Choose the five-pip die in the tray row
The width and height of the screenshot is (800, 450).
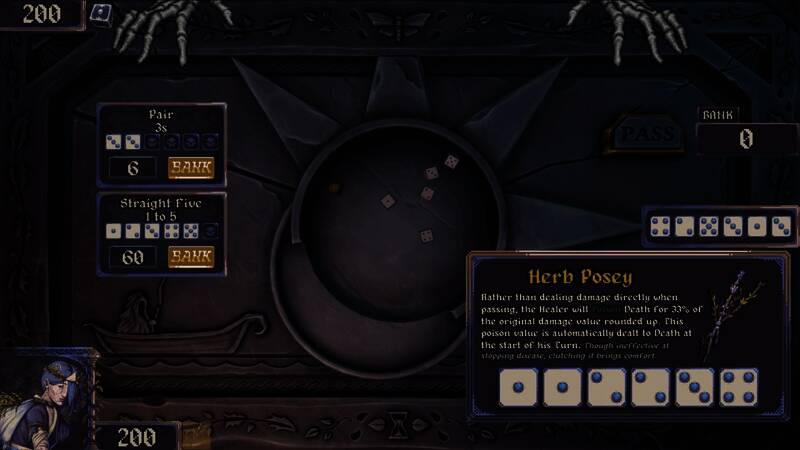709,227
